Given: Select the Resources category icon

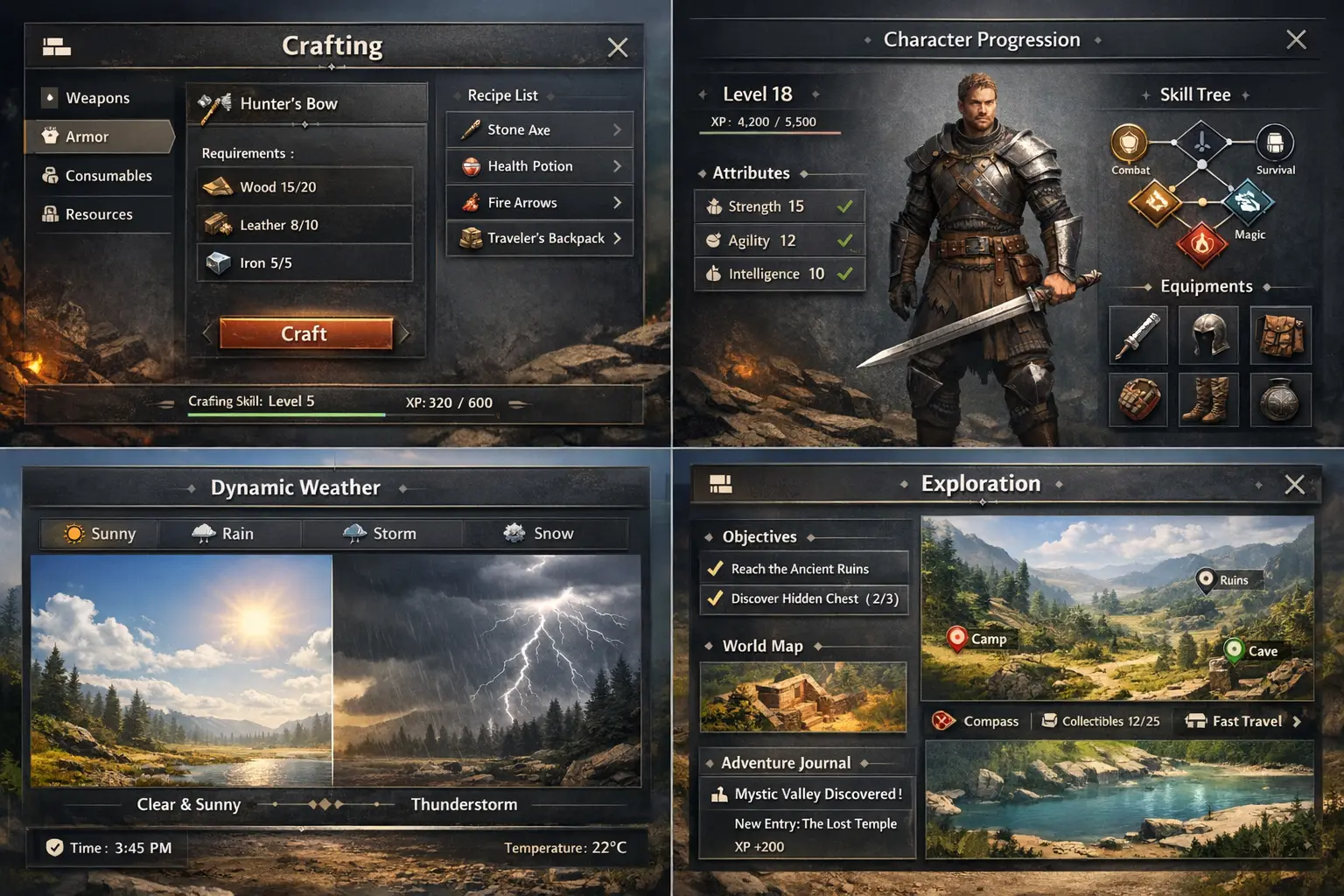Looking at the screenshot, I should [51, 214].
